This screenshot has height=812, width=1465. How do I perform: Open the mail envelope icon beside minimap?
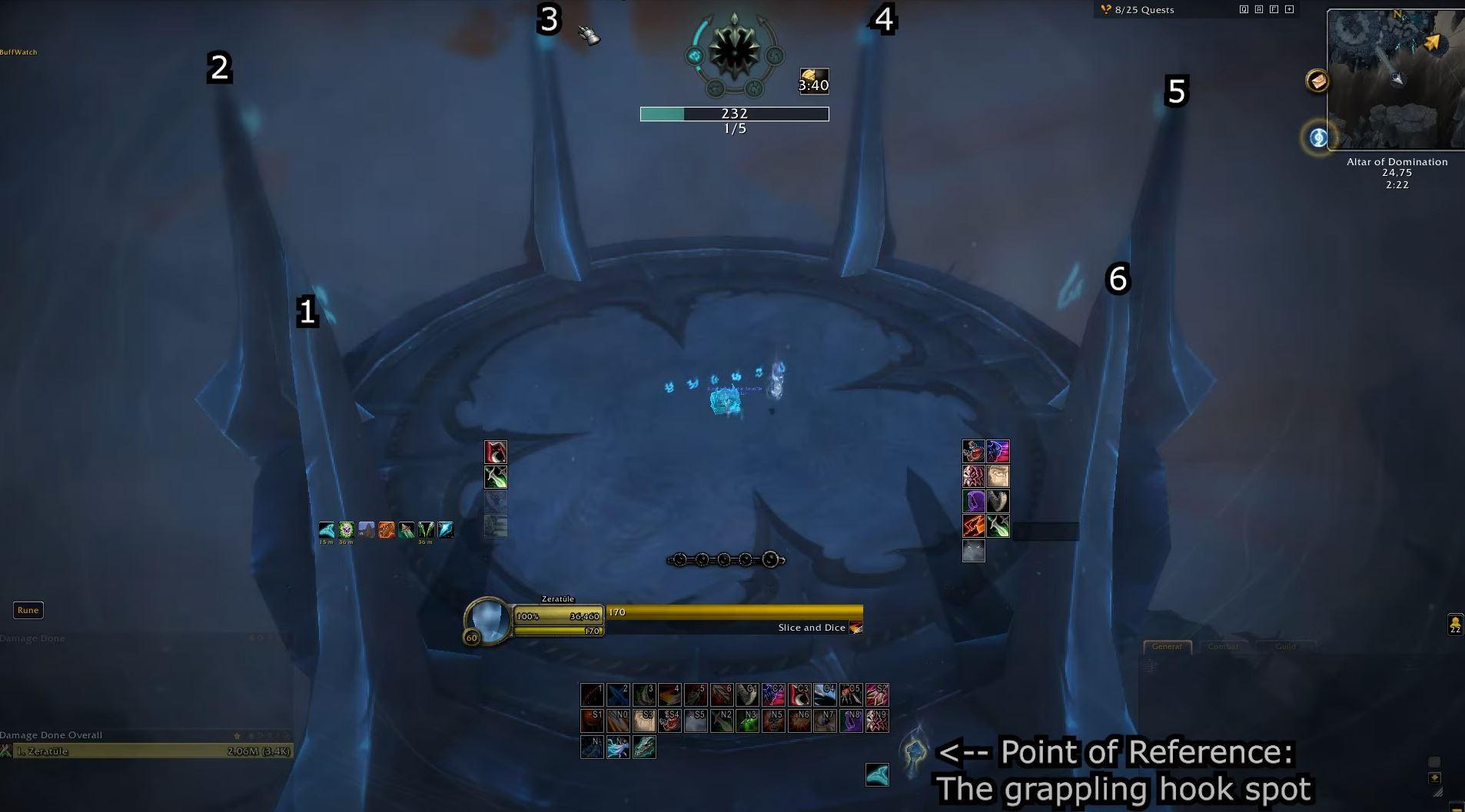click(x=1317, y=81)
